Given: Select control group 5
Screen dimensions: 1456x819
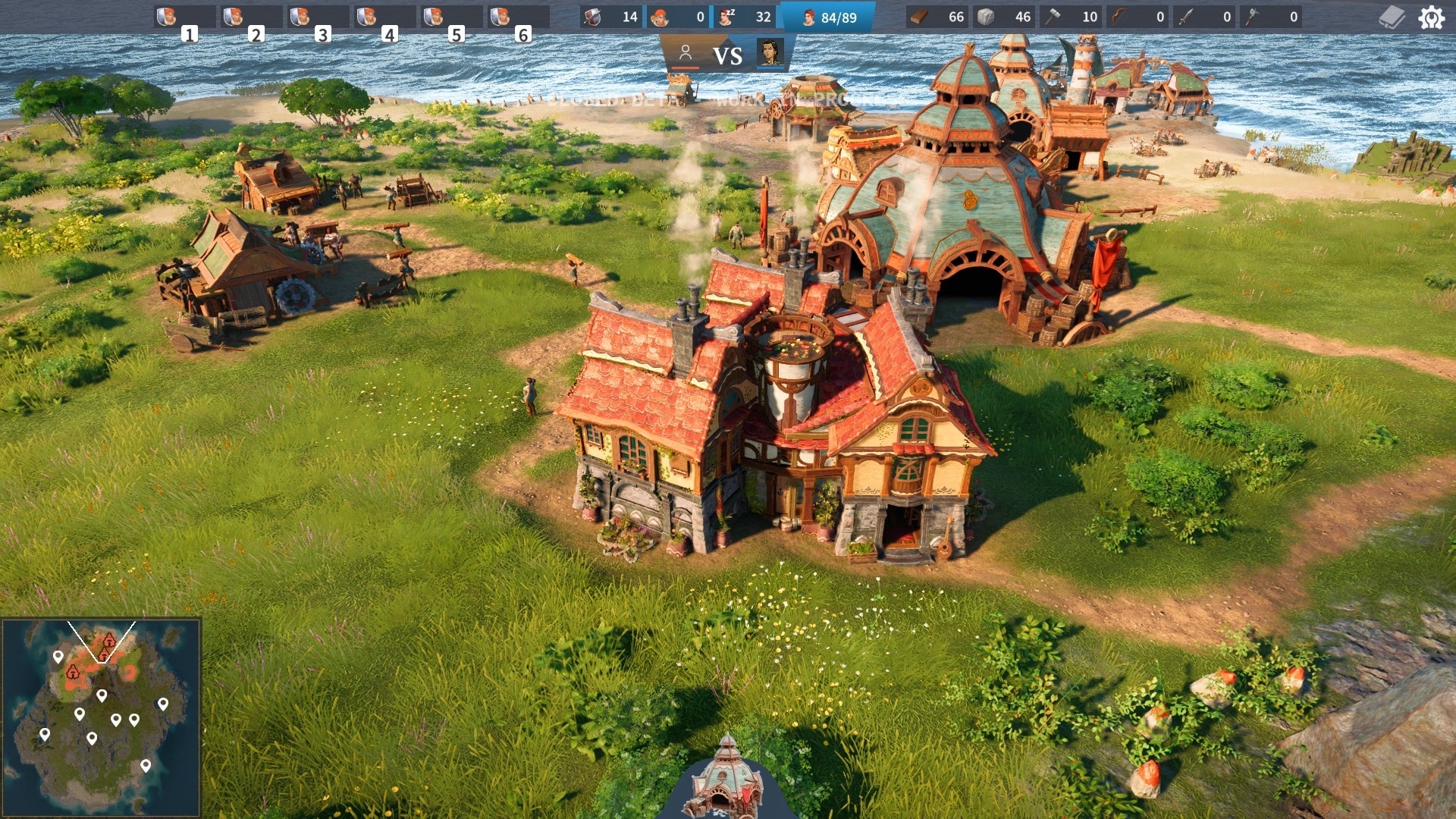Looking at the screenshot, I should (x=451, y=17).
